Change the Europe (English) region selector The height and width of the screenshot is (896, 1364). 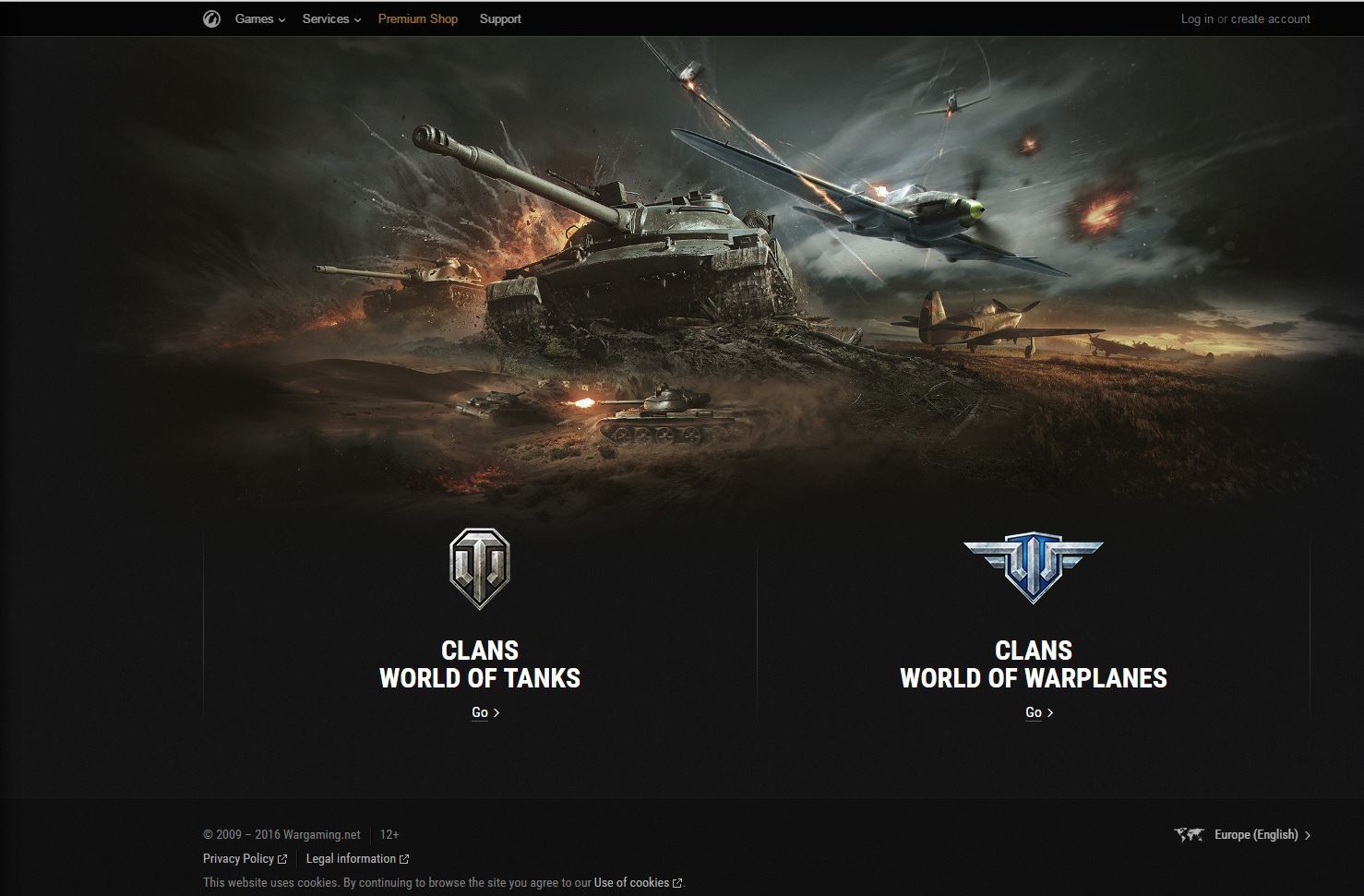(x=1256, y=835)
